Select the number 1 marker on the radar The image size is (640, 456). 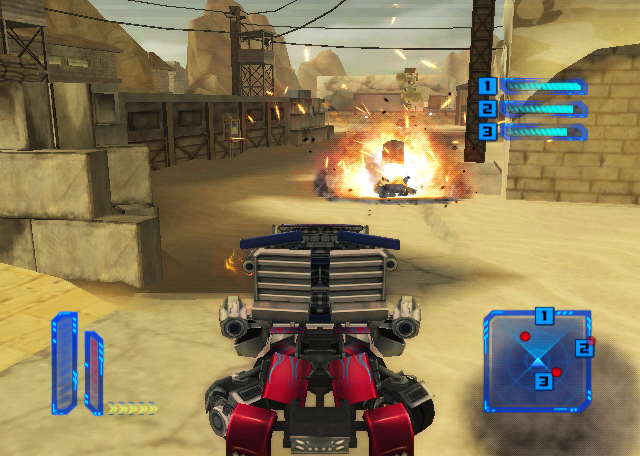[x=544, y=316]
